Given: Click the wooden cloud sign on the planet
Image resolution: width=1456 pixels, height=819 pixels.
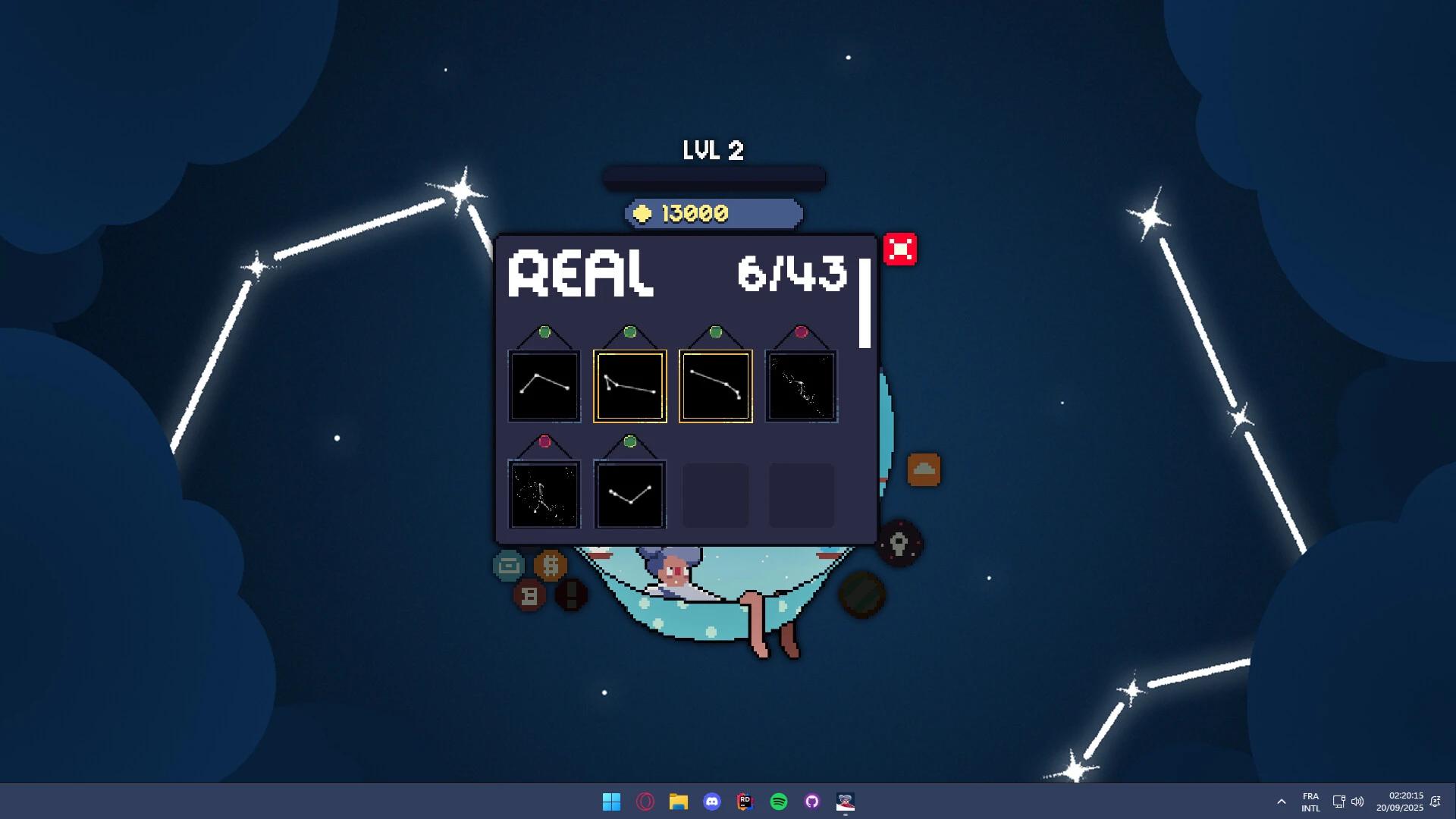Looking at the screenshot, I should point(924,470).
